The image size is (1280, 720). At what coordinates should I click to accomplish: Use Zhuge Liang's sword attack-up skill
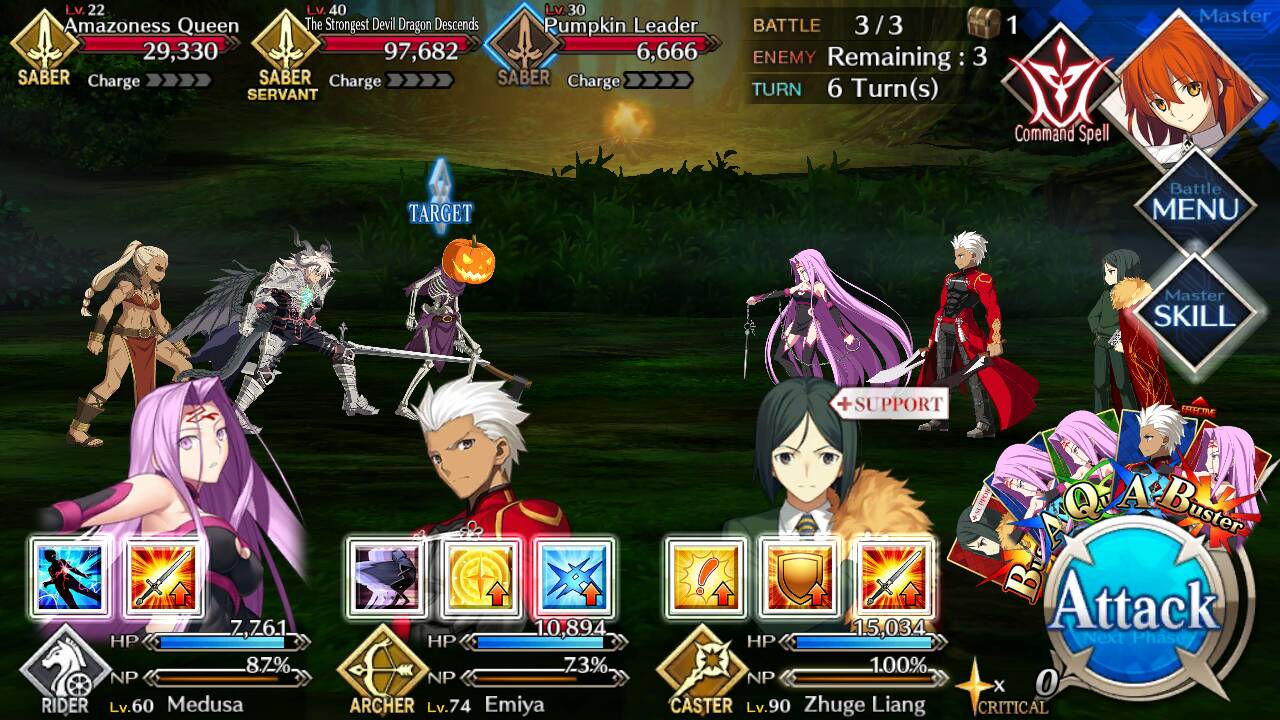coord(892,578)
